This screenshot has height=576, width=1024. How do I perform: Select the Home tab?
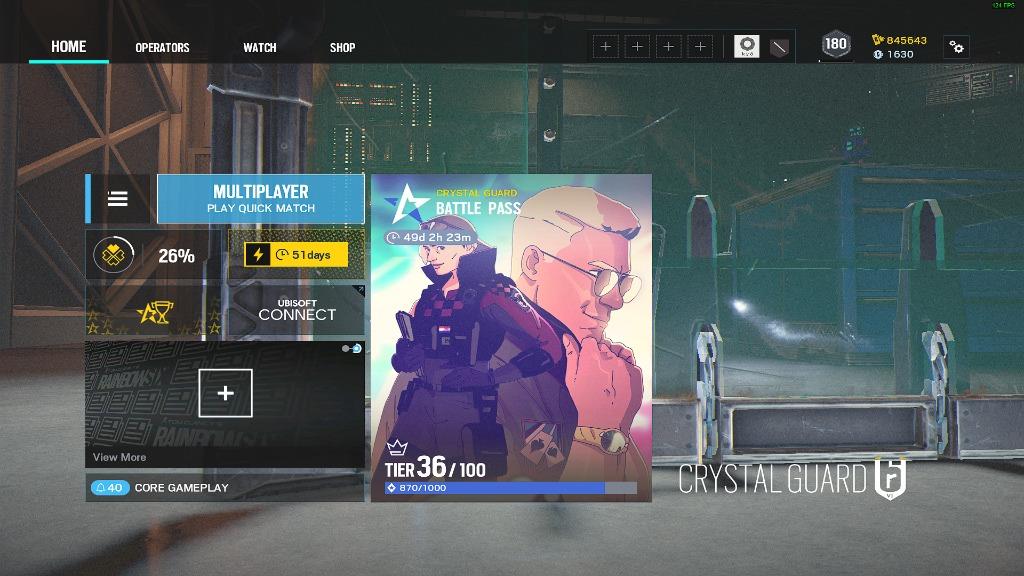[x=69, y=46]
